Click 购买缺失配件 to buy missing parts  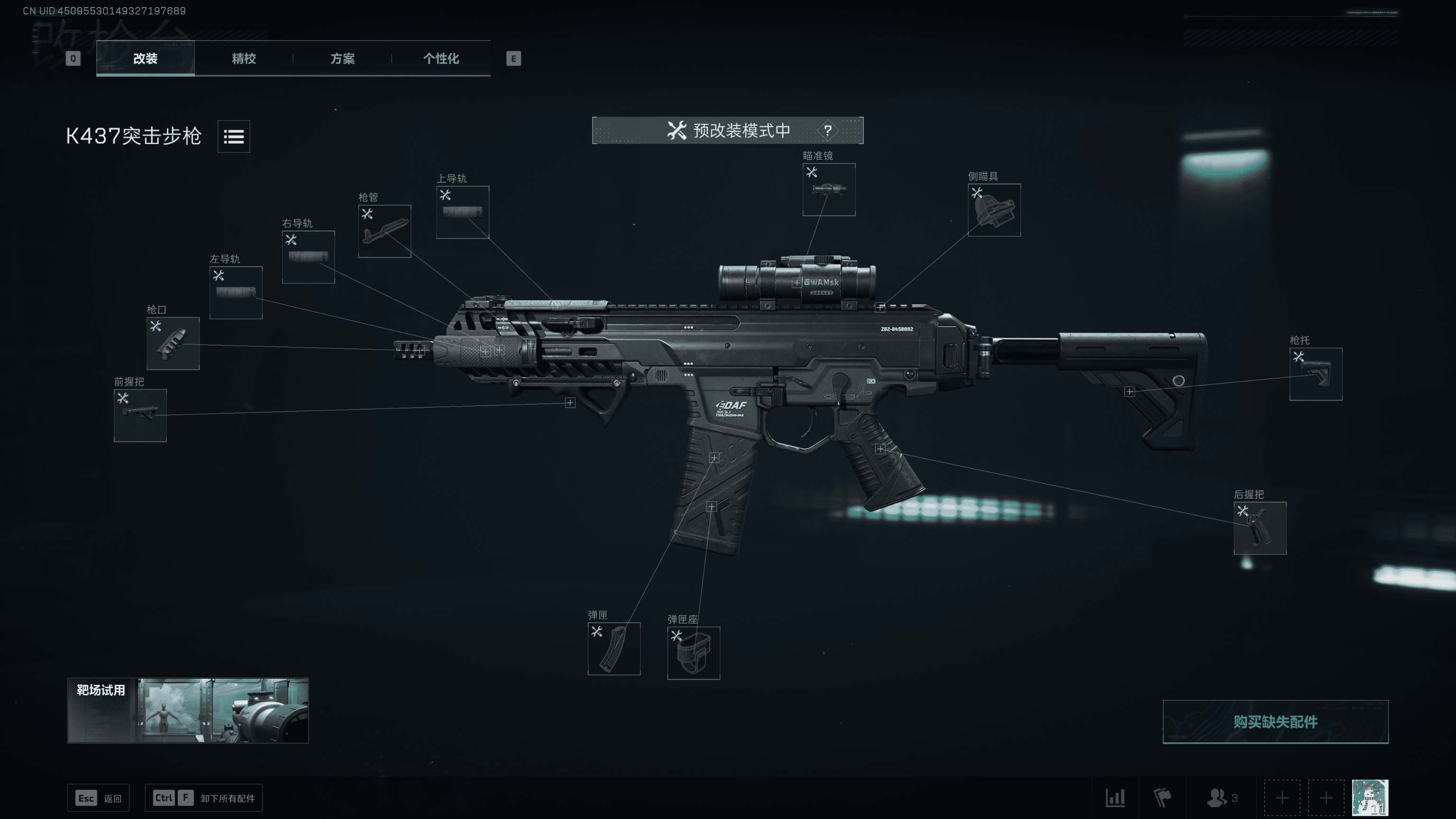[x=1275, y=722]
